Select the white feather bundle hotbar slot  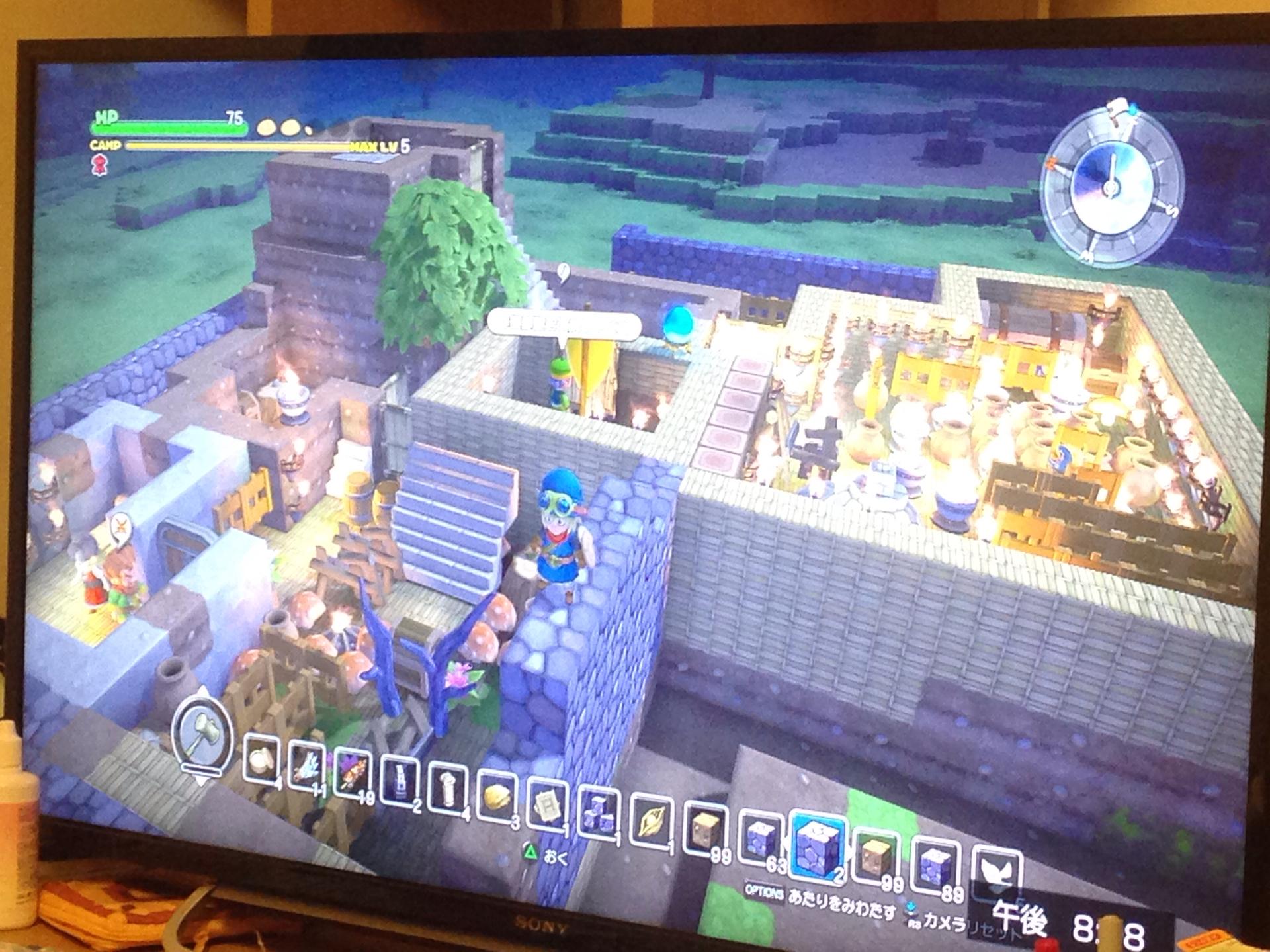coord(306,766)
